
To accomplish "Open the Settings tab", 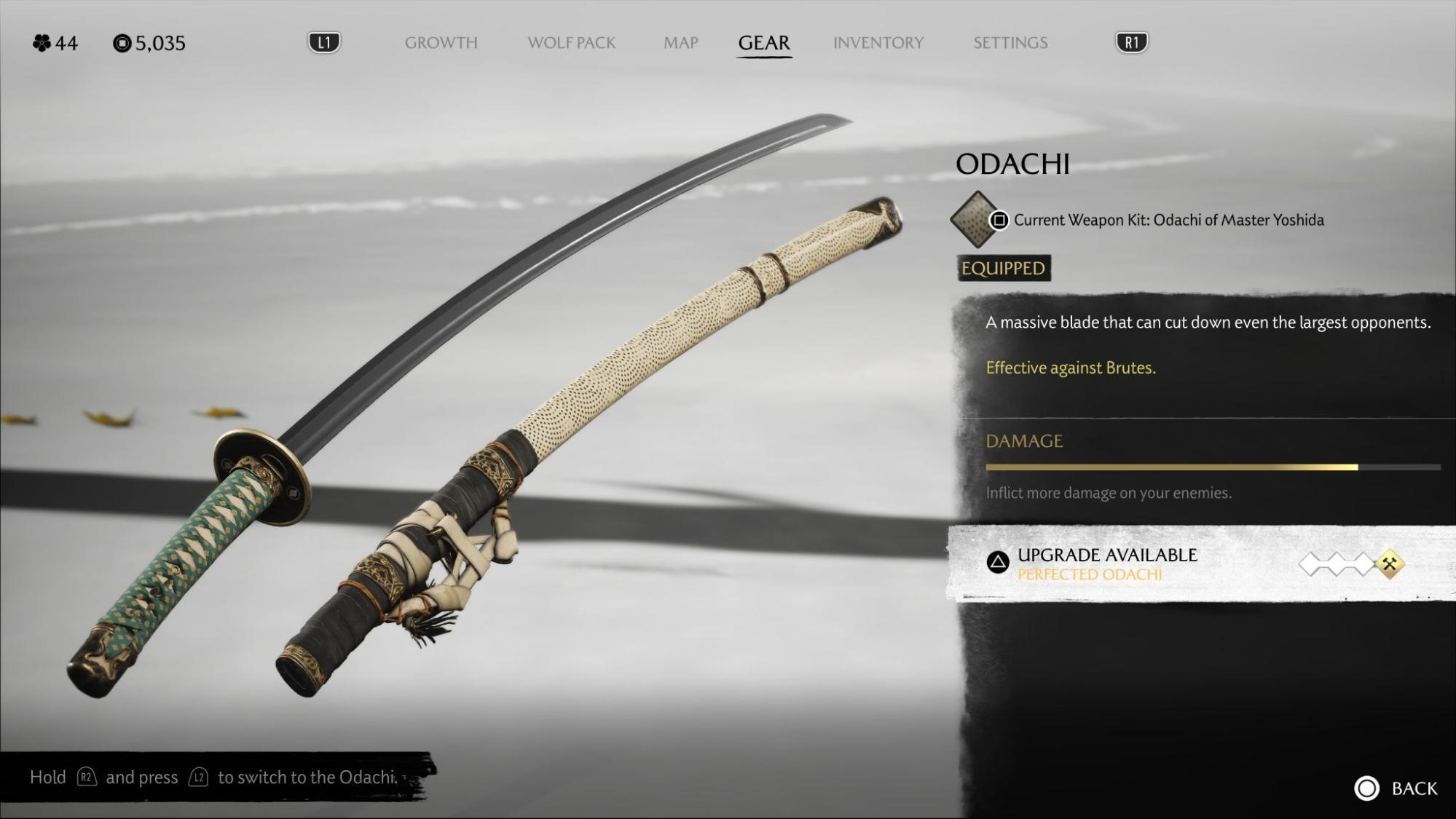I will coord(1010,43).
